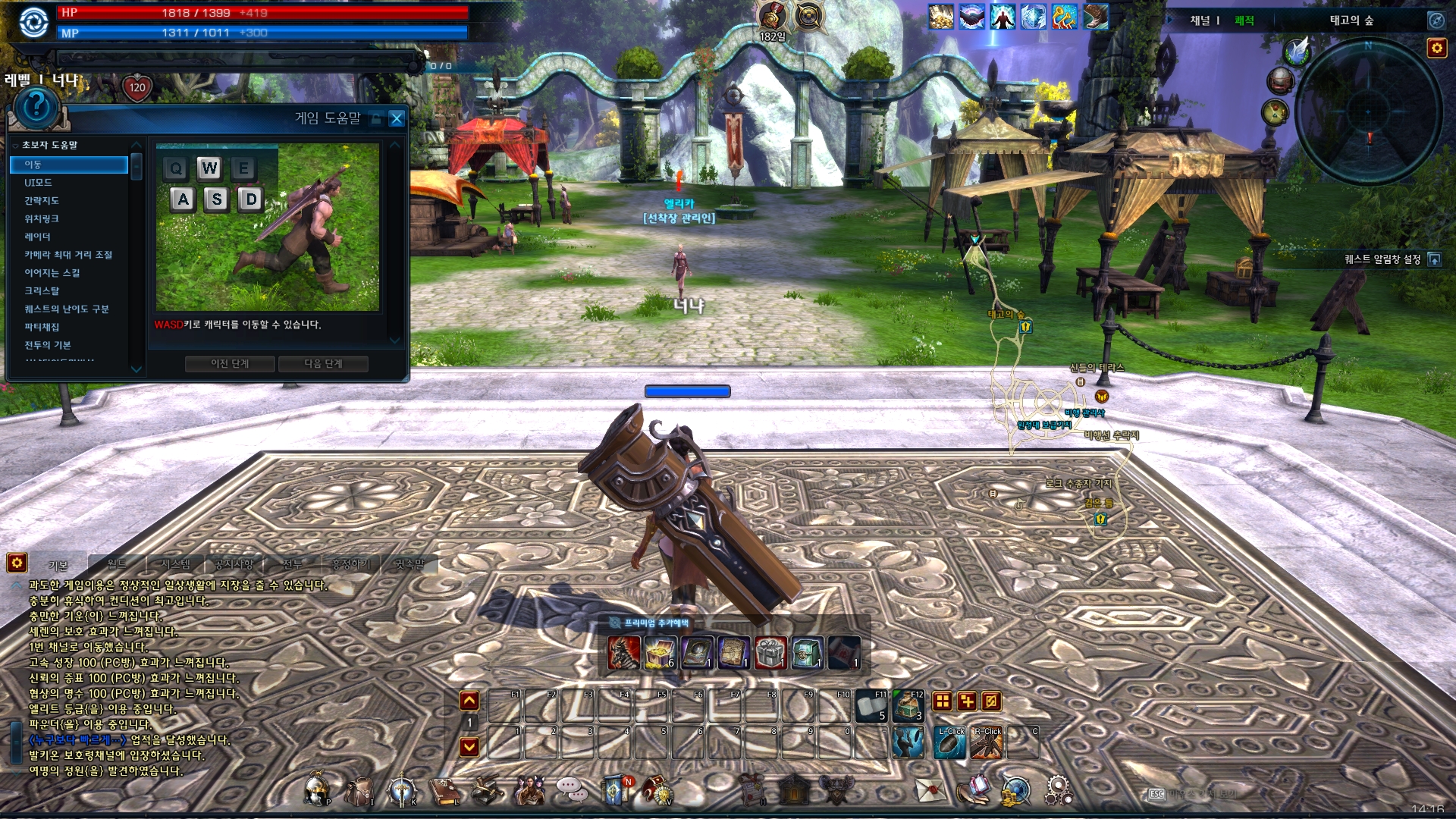Open the minimap settings gear icon
This screenshot has width=1456, height=819.
tap(1437, 48)
